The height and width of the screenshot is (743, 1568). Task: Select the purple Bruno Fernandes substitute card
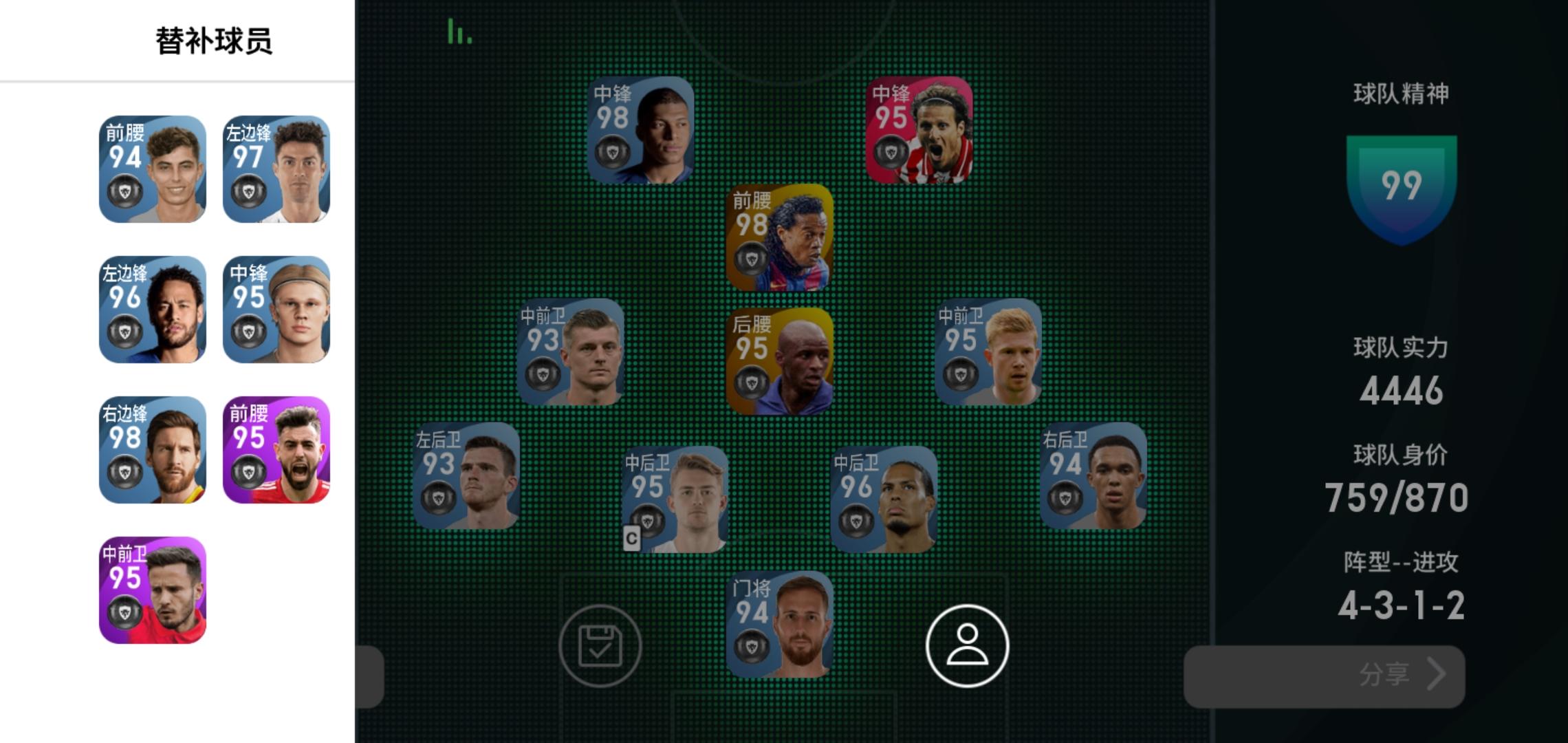(275, 451)
